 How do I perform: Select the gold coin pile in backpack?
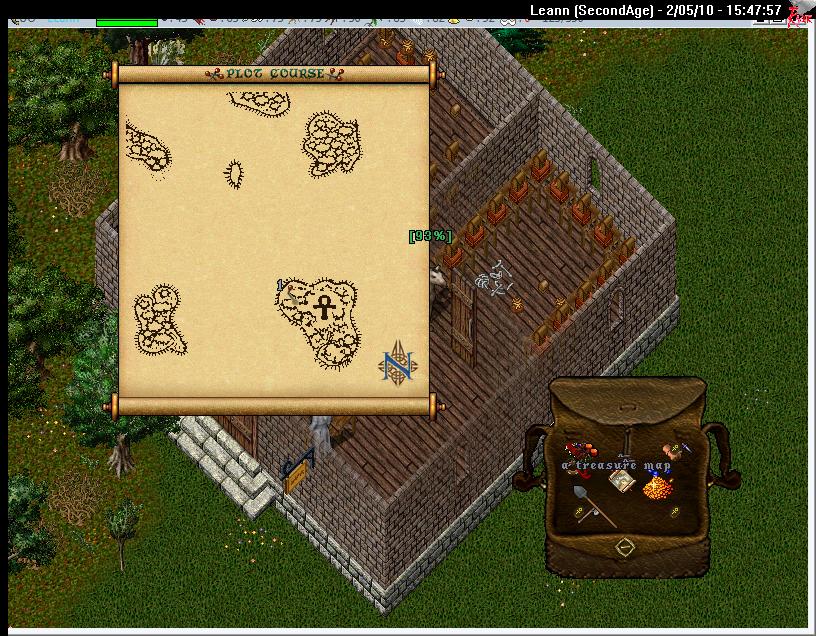[x=655, y=488]
